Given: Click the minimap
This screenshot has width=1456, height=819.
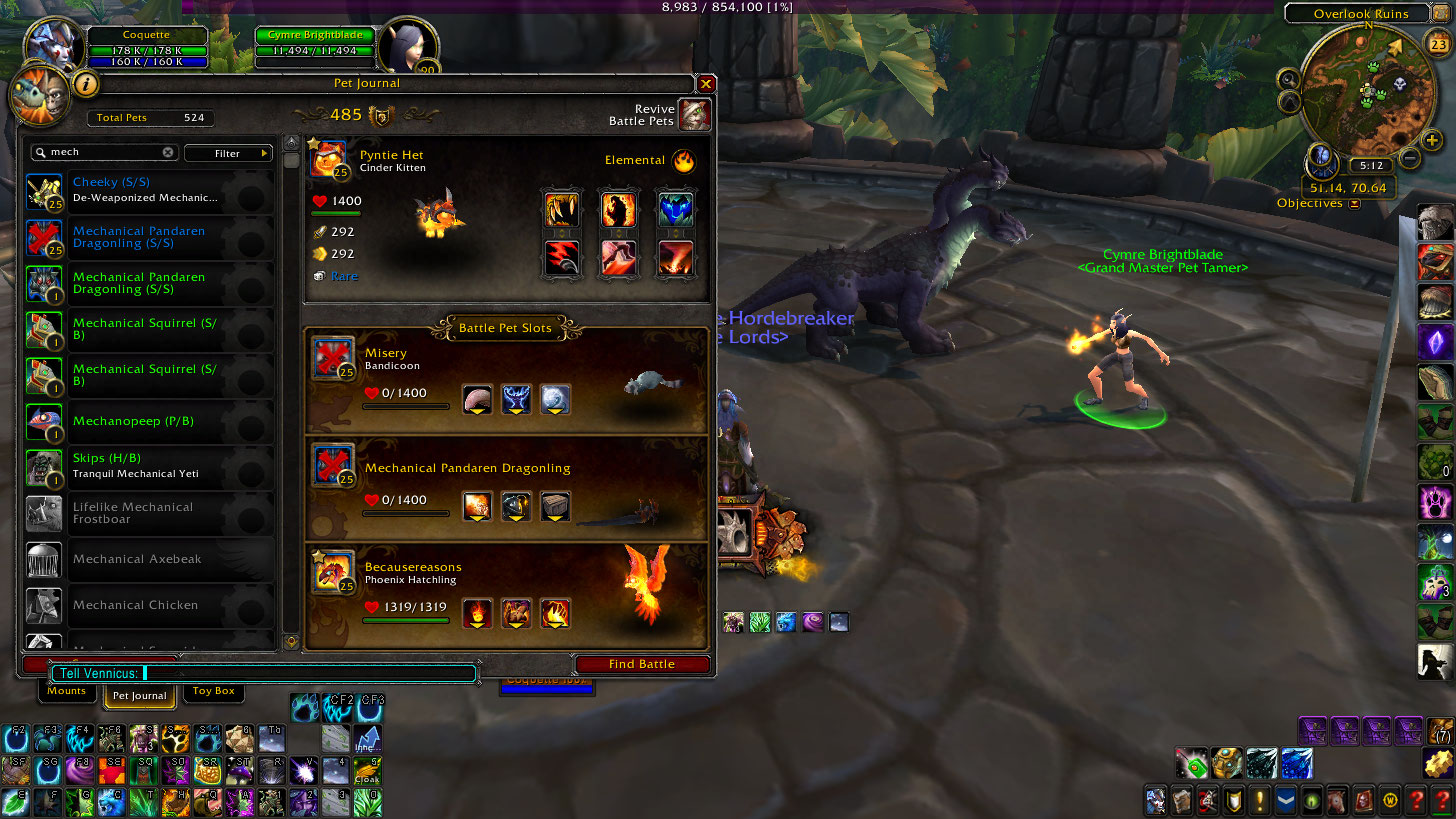Looking at the screenshot, I should point(1363,93).
